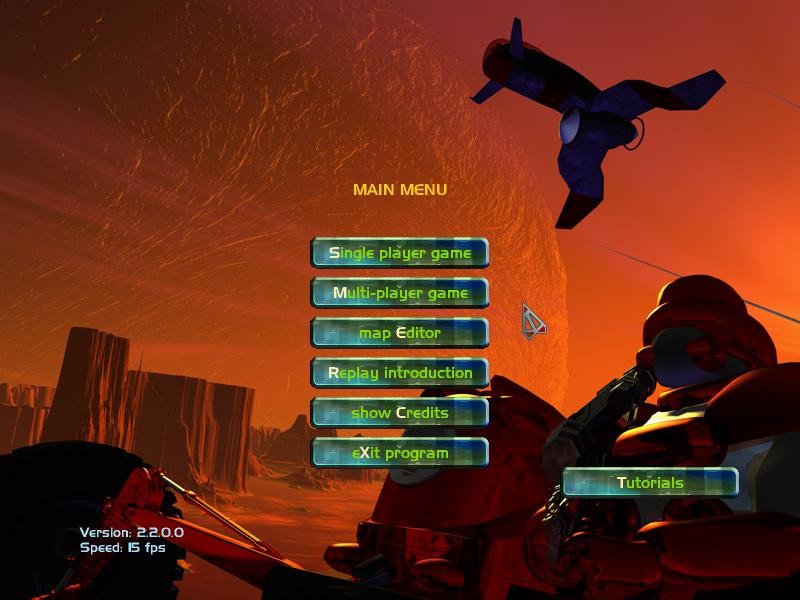Launch the map Editor
This screenshot has width=800, height=600.
400,333
